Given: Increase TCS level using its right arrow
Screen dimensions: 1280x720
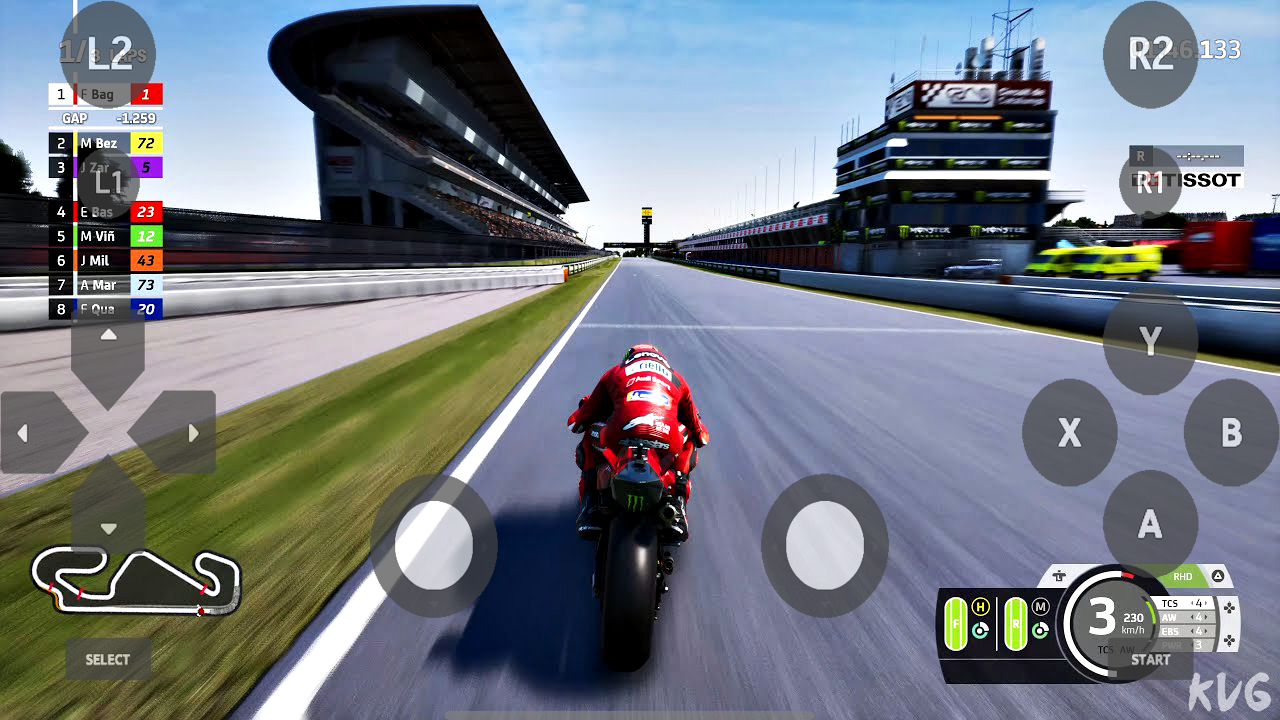Looking at the screenshot, I should [x=1207, y=604].
